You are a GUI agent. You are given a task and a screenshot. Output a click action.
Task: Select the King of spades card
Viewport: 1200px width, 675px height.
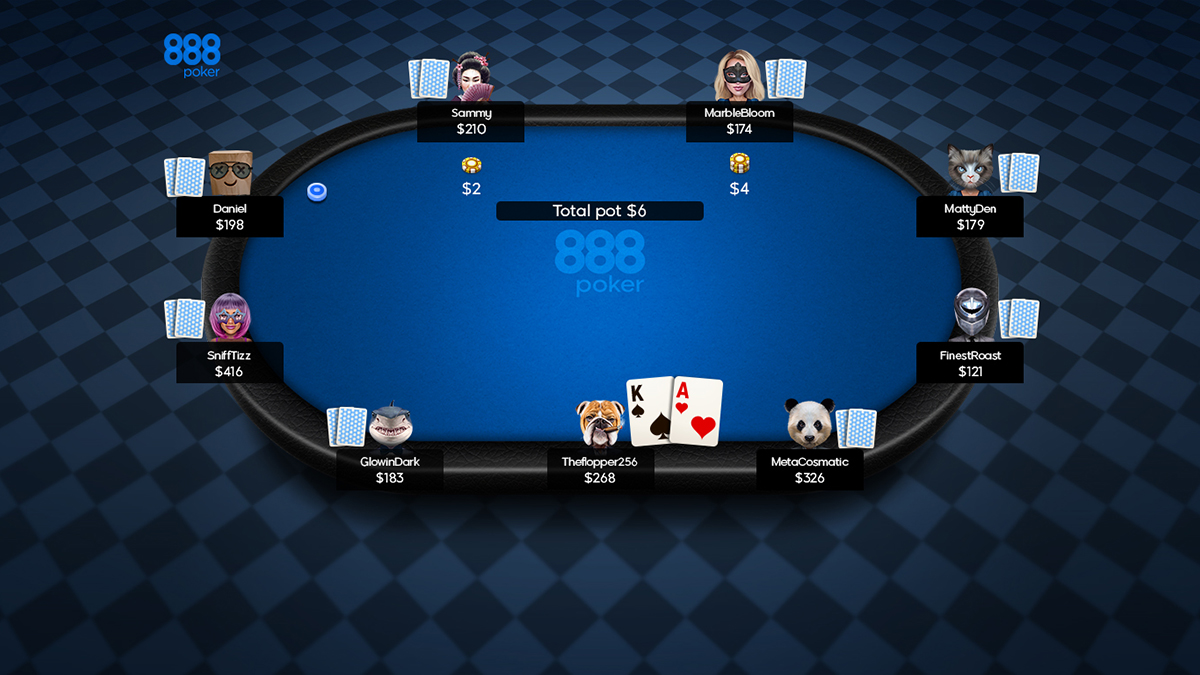[648, 411]
